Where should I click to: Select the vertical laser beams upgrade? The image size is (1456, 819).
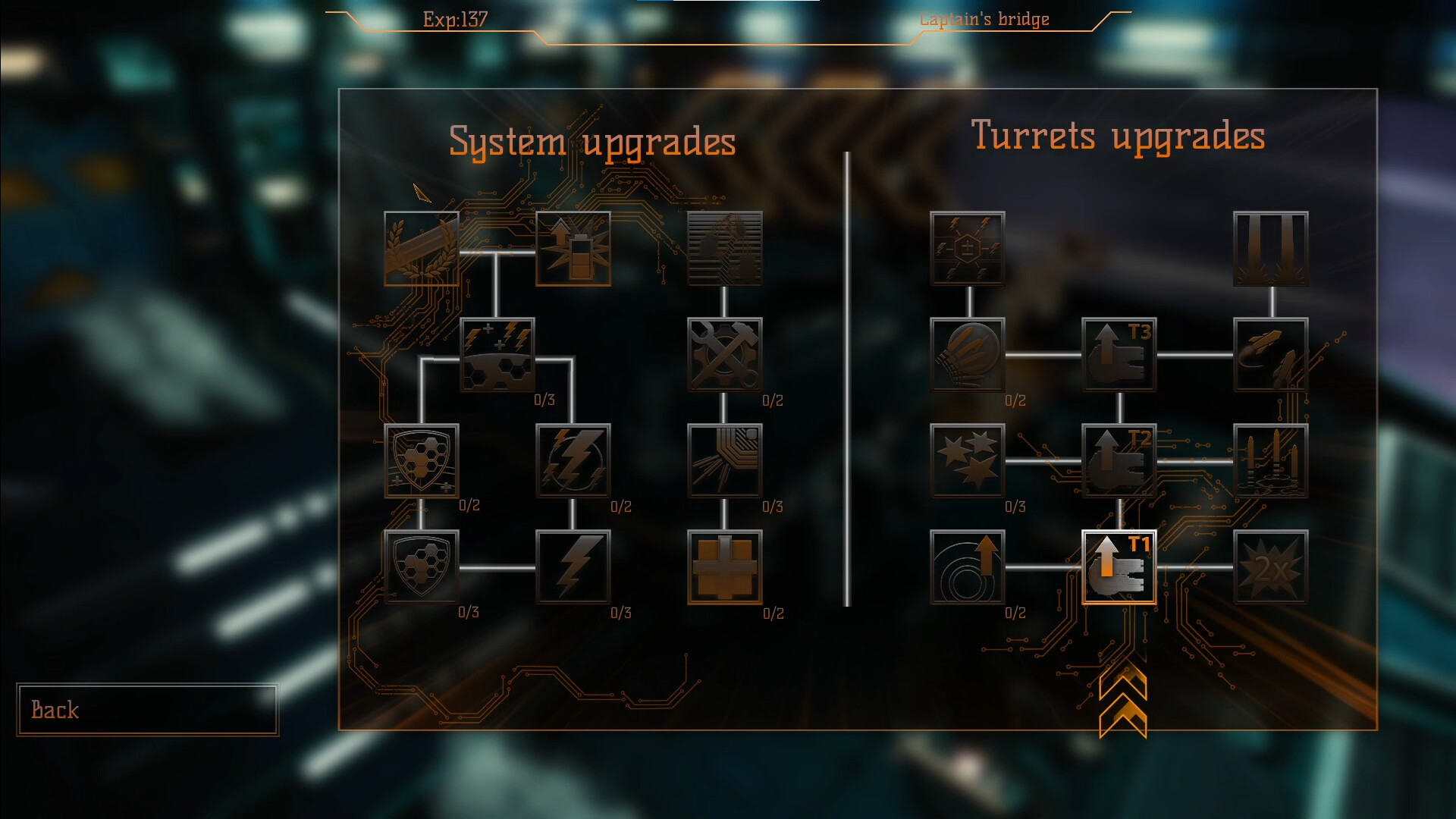(1271, 249)
